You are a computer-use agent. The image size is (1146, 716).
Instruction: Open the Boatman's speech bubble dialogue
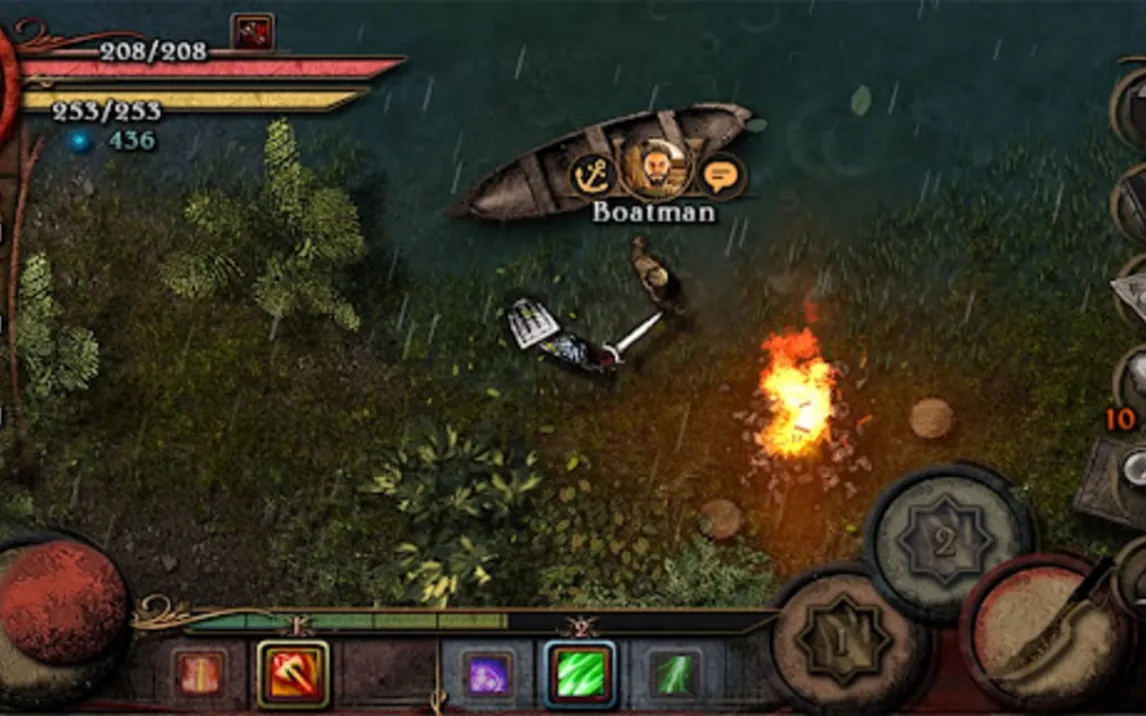(x=720, y=176)
